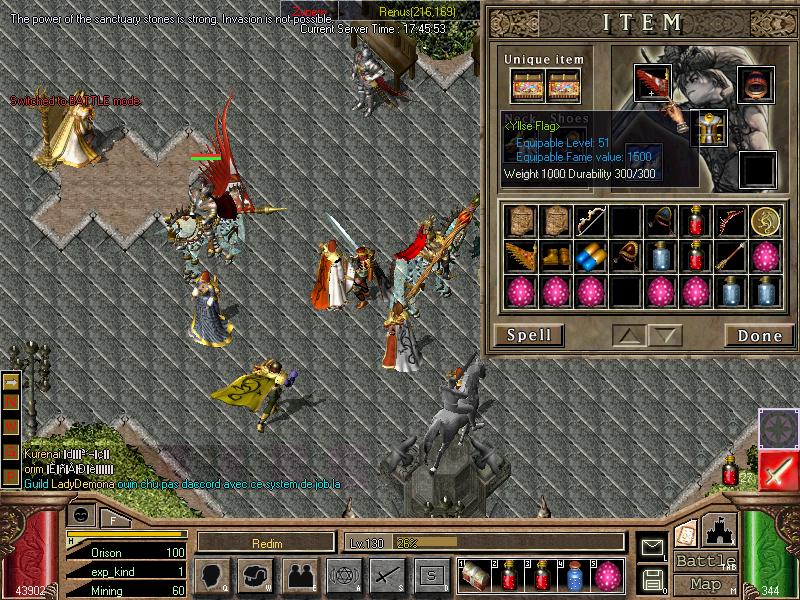The image size is (800, 600).
Task: Open the castle guild icon
Action: pos(720,530)
